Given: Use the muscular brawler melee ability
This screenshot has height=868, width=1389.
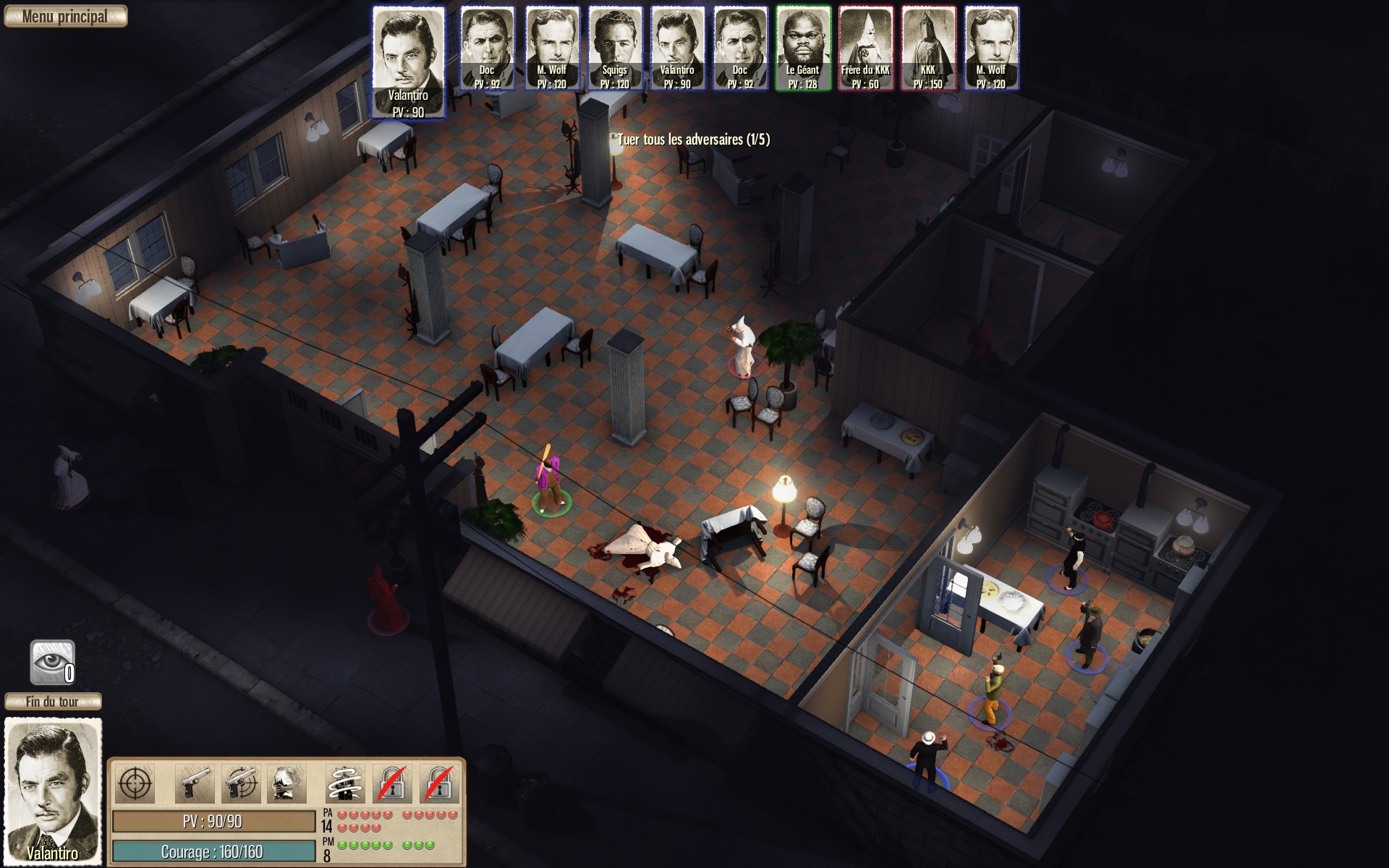Looking at the screenshot, I should (286, 784).
